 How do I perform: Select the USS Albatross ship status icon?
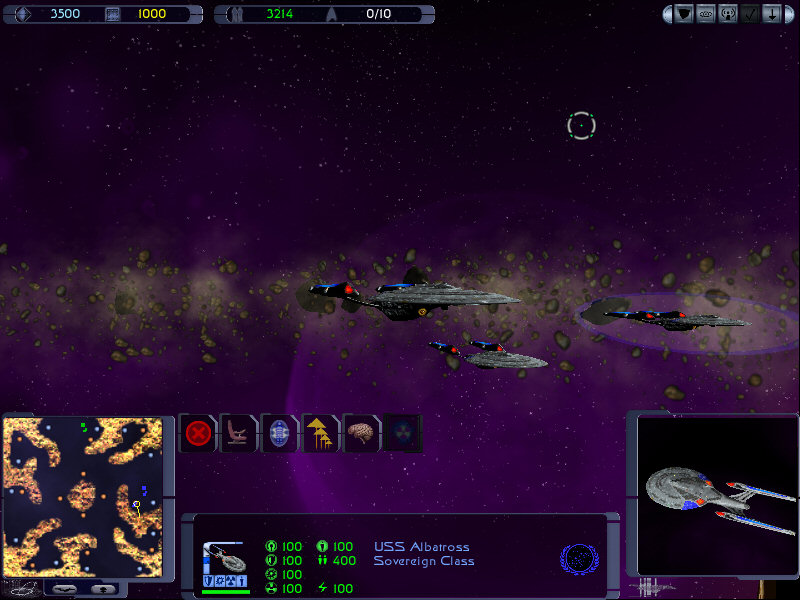(x=226, y=566)
